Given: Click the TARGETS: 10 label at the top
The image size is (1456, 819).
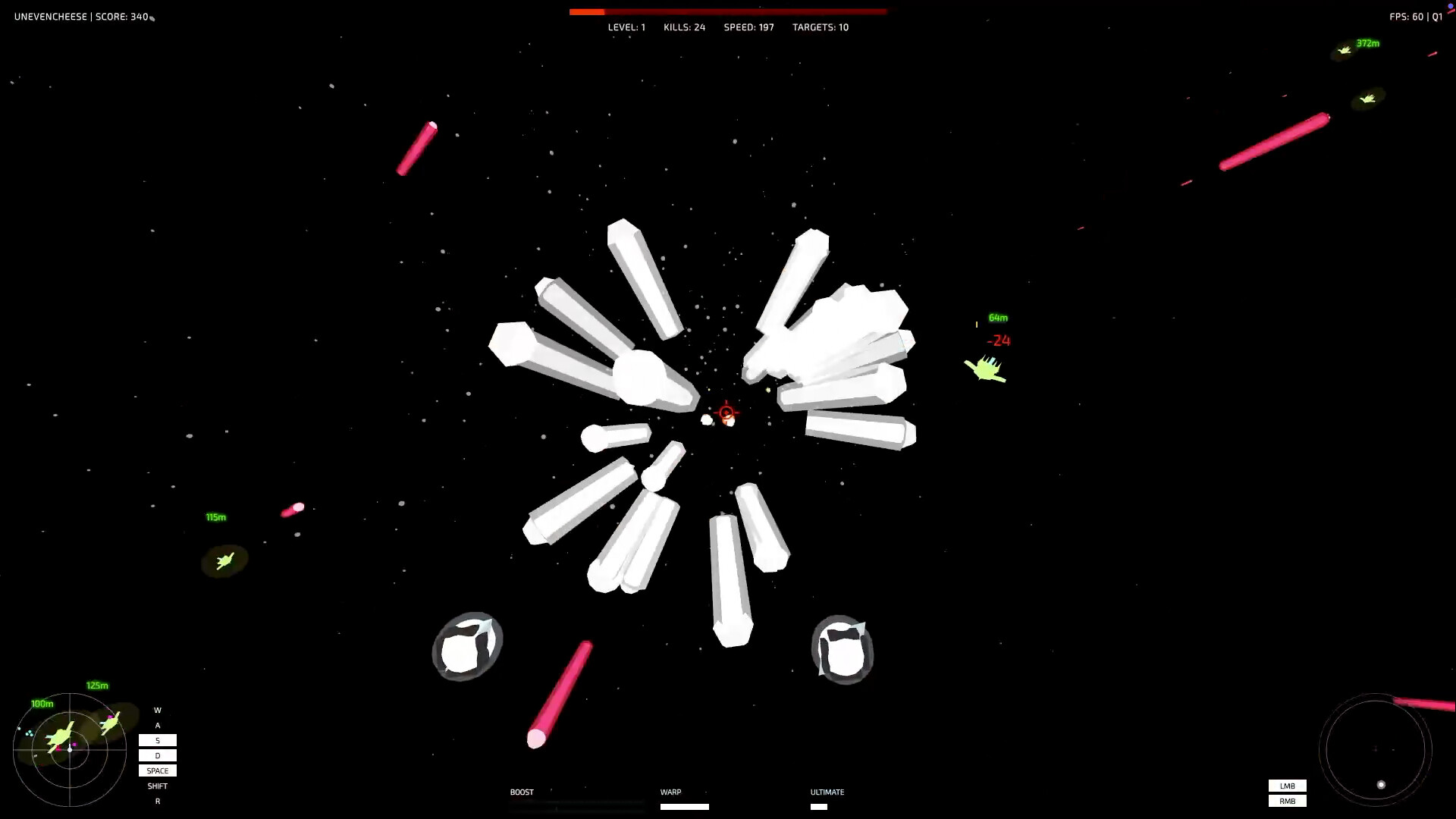Looking at the screenshot, I should (820, 27).
